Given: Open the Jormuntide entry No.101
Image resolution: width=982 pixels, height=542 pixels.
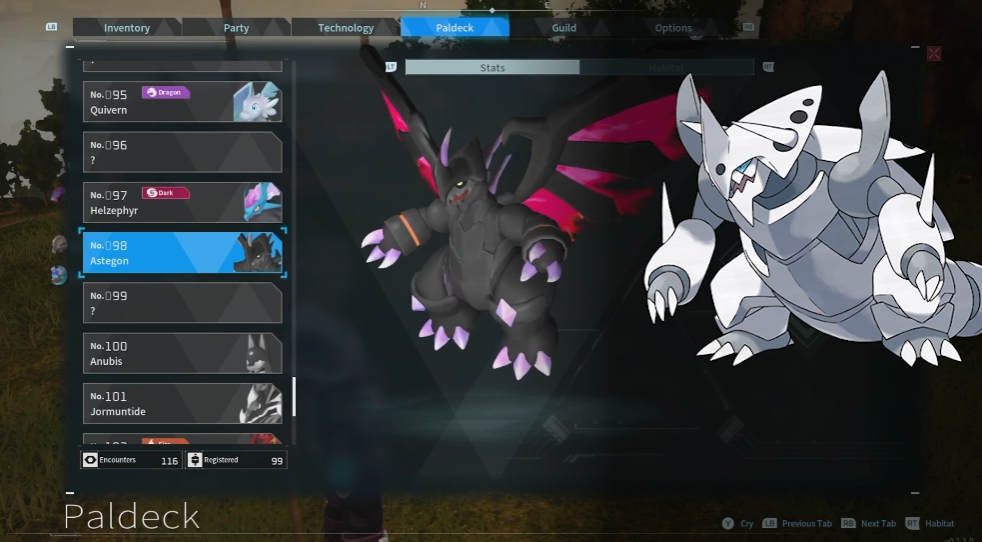Looking at the screenshot, I should tap(182, 403).
